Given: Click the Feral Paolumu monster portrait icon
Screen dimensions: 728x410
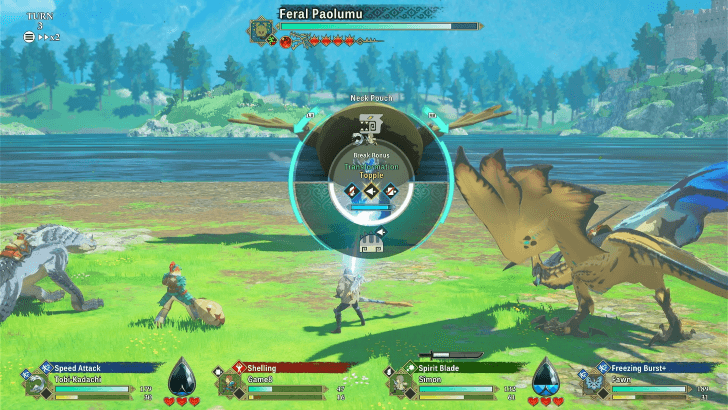Looking at the screenshot, I should [x=263, y=31].
